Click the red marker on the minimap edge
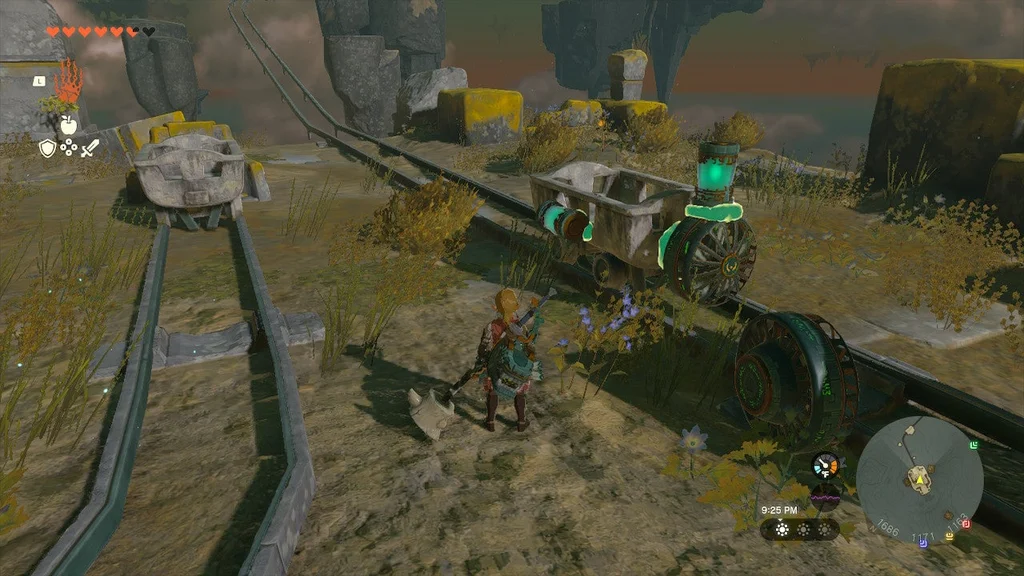Image resolution: width=1024 pixels, height=576 pixels. click(x=965, y=524)
